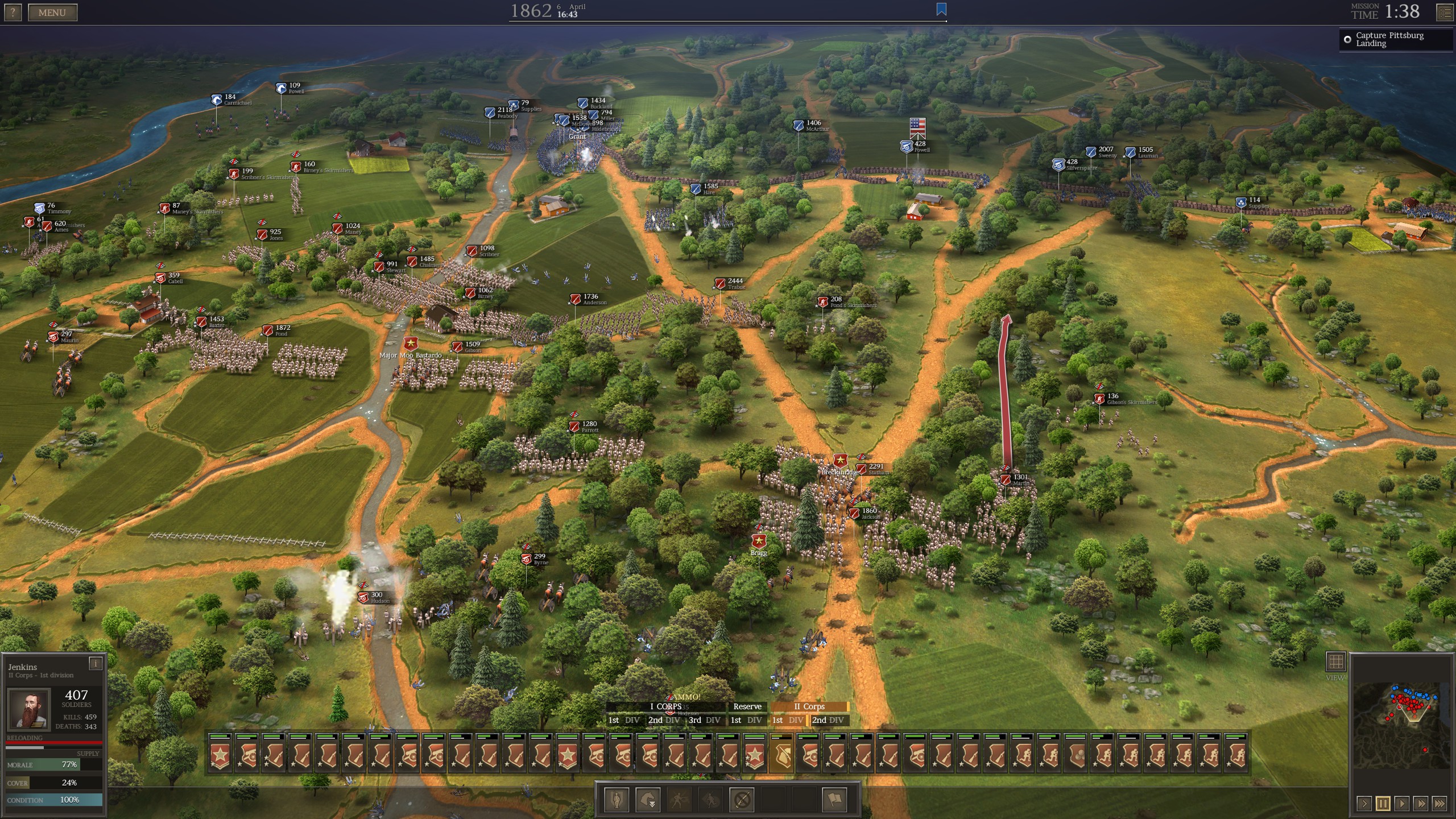
Task: Open the MENU button
Action: coord(52,13)
